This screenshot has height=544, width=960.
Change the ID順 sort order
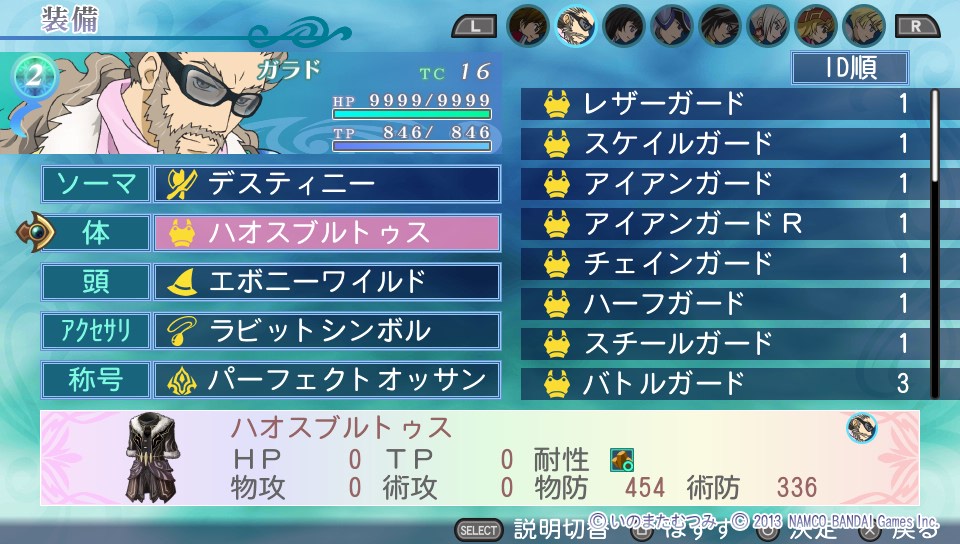(x=849, y=68)
